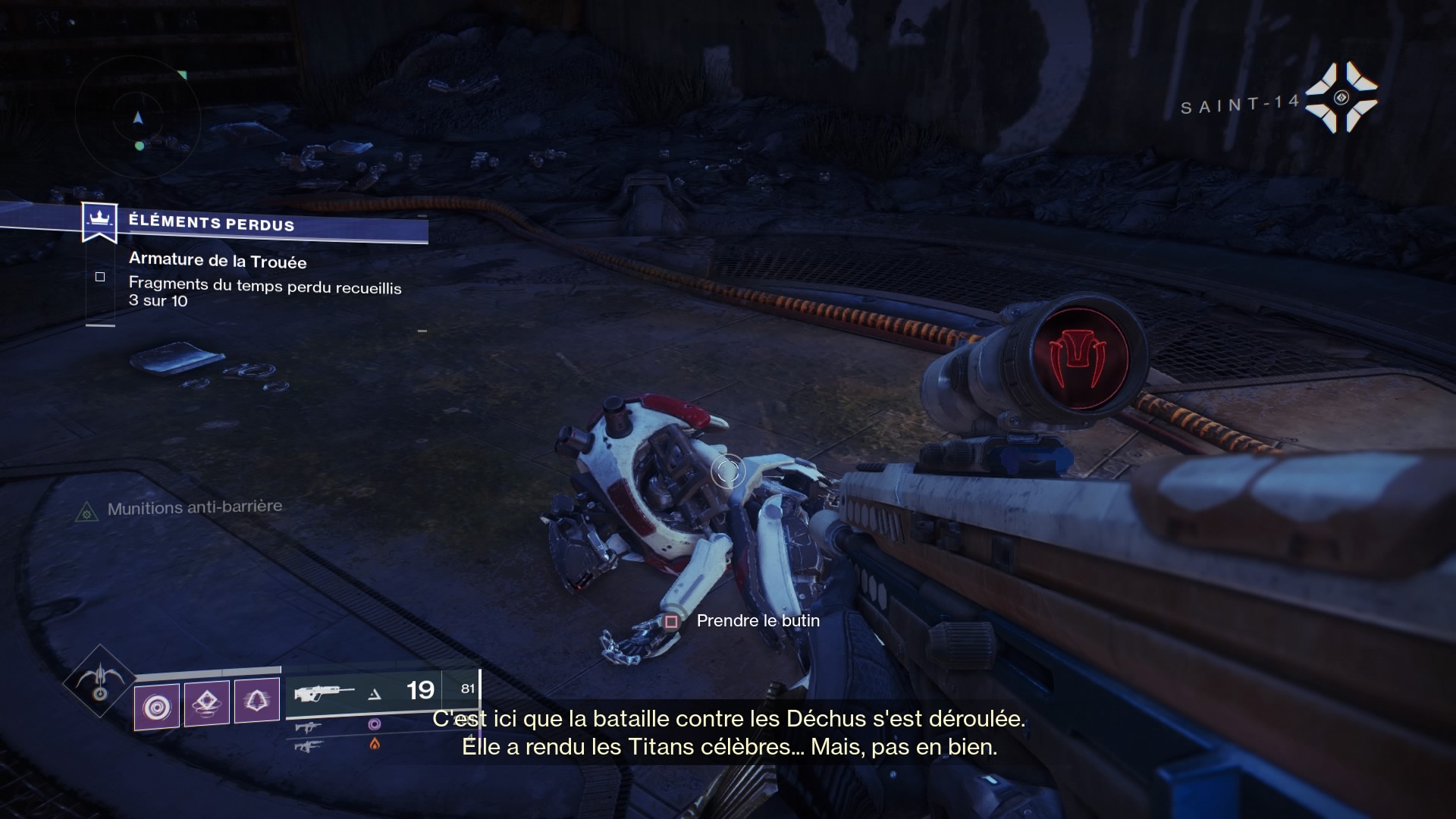
Task: Select the Armature de la Trouée objective
Action: coord(218,260)
